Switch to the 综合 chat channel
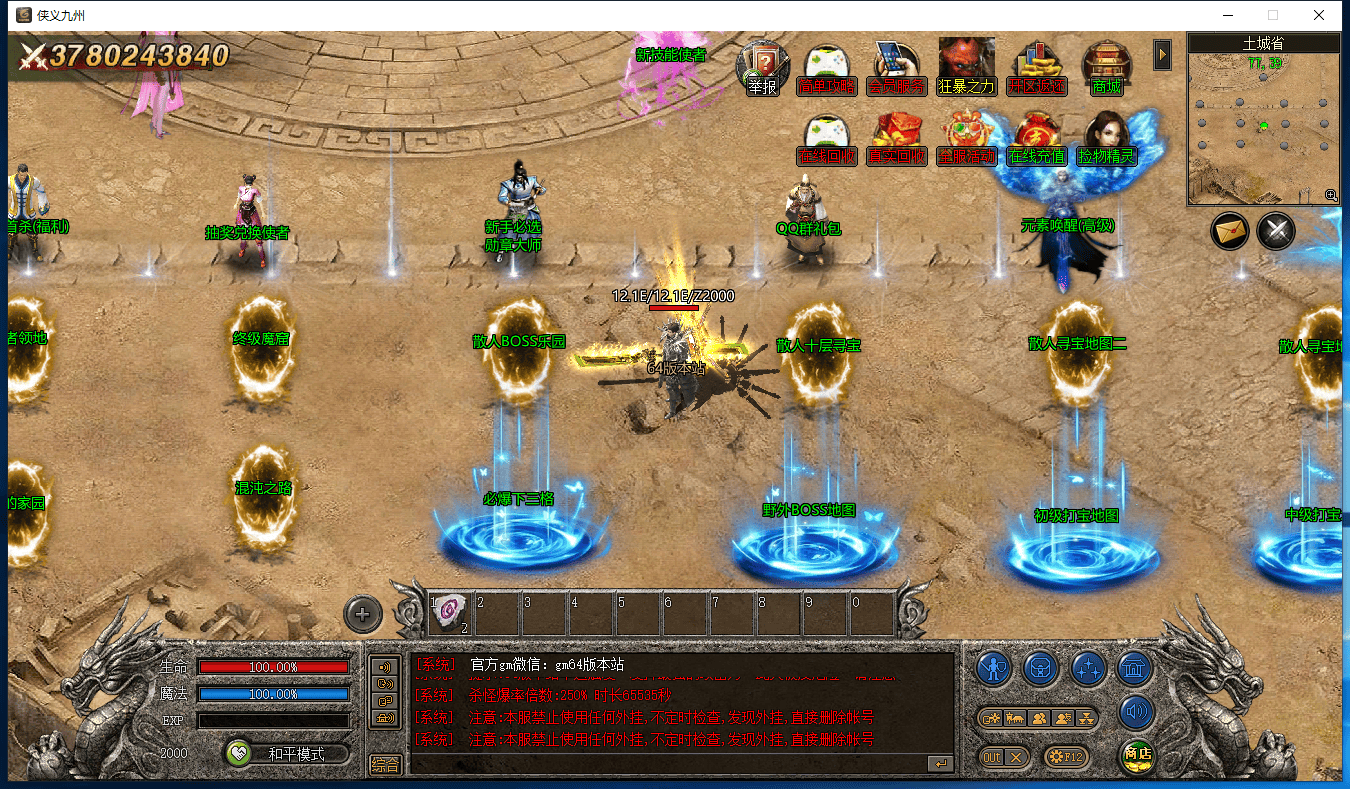The width and height of the screenshot is (1350, 789). click(385, 764)
